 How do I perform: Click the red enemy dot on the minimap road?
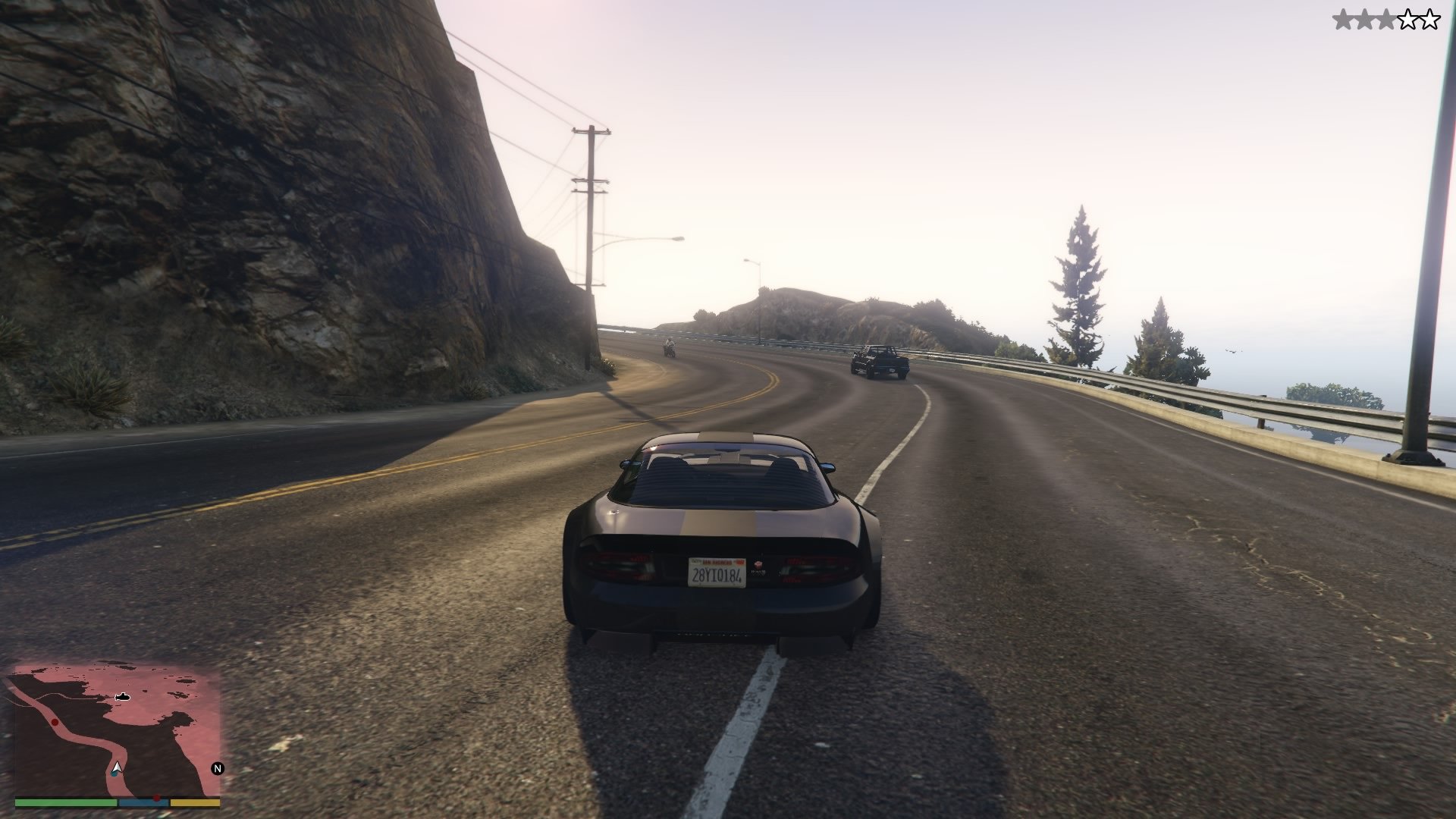pyautogui.click(x=55, y=723)
